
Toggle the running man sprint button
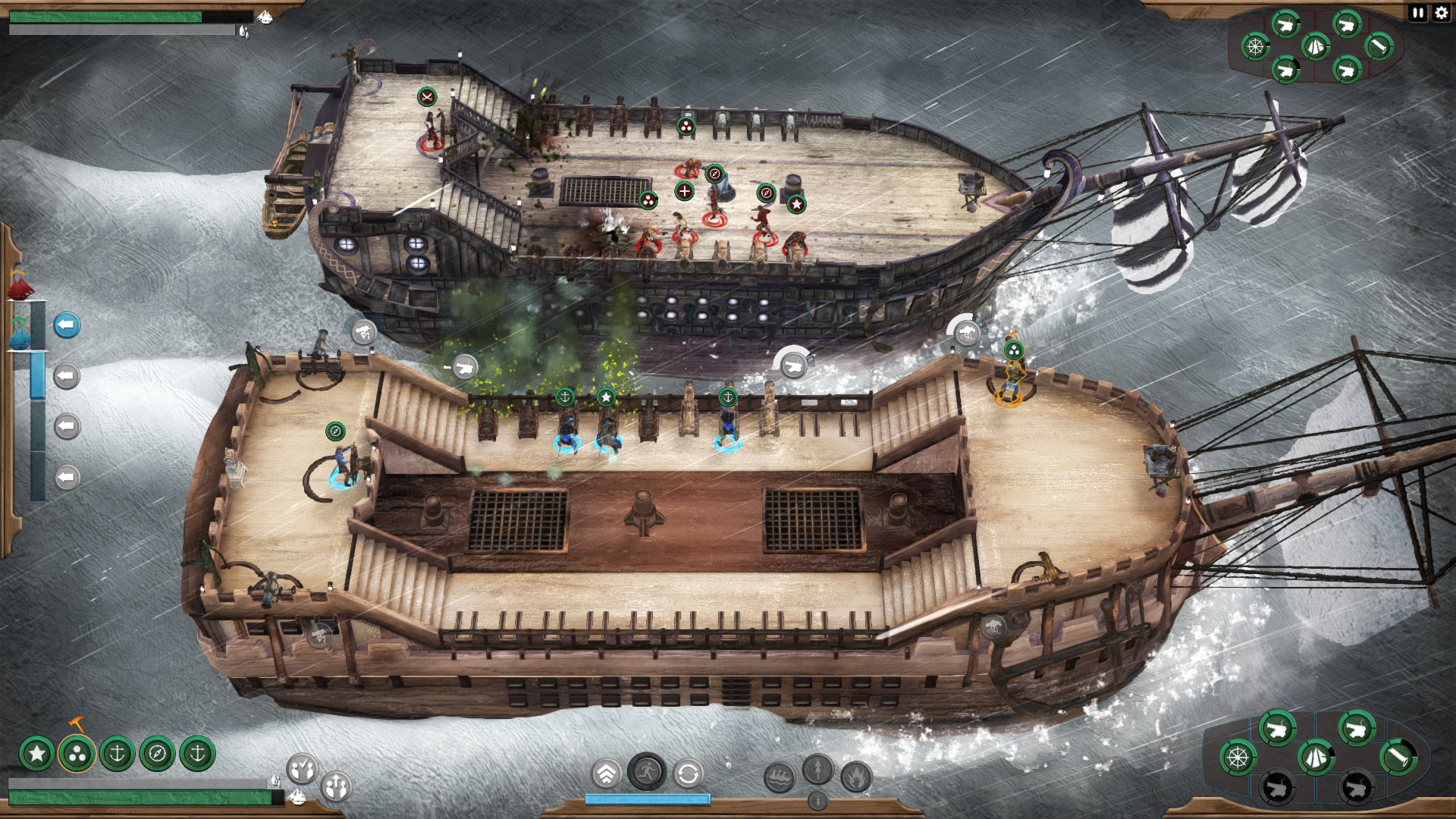[646, 773]
